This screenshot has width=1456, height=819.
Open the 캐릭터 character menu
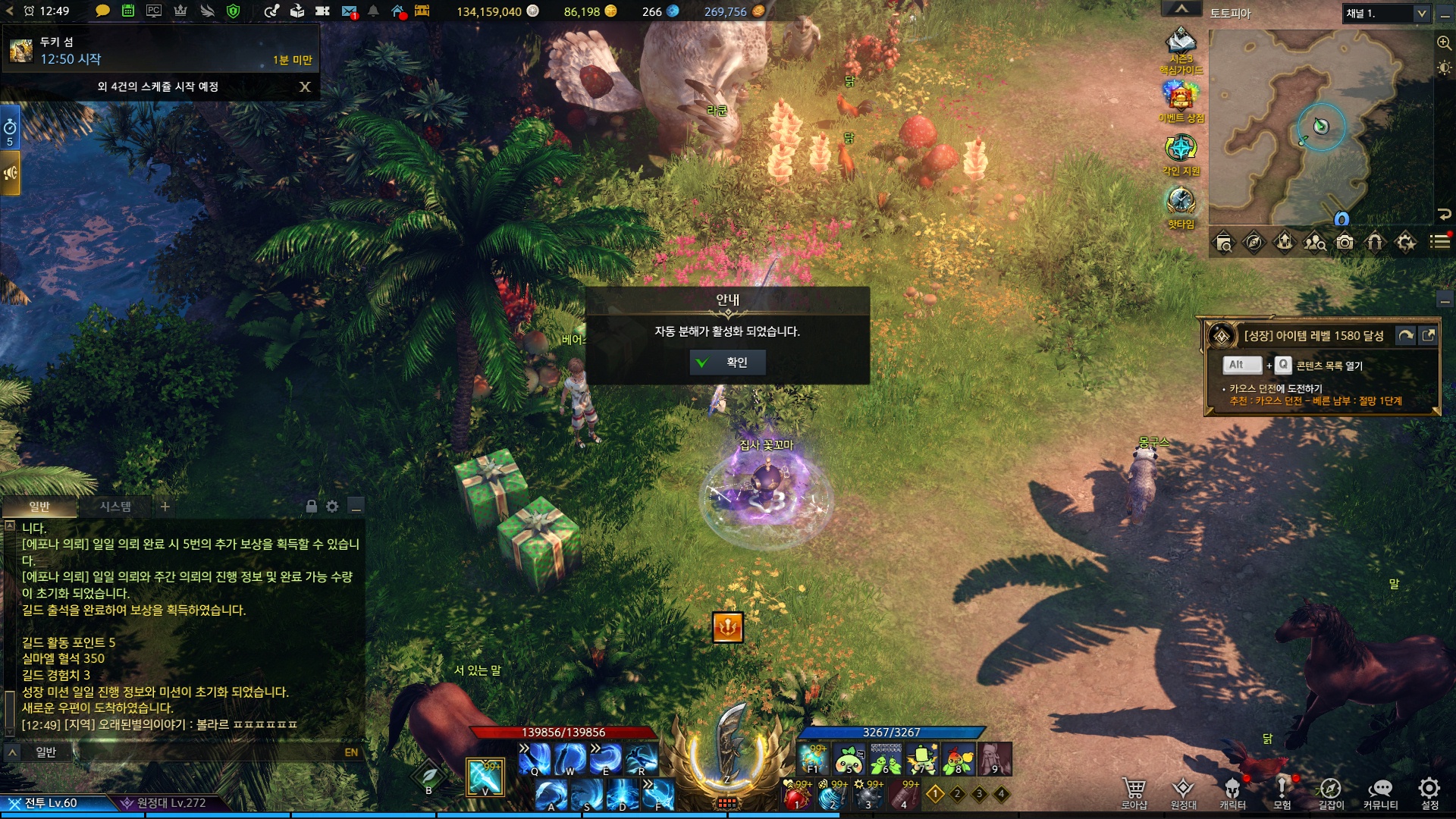point(1232,792)
